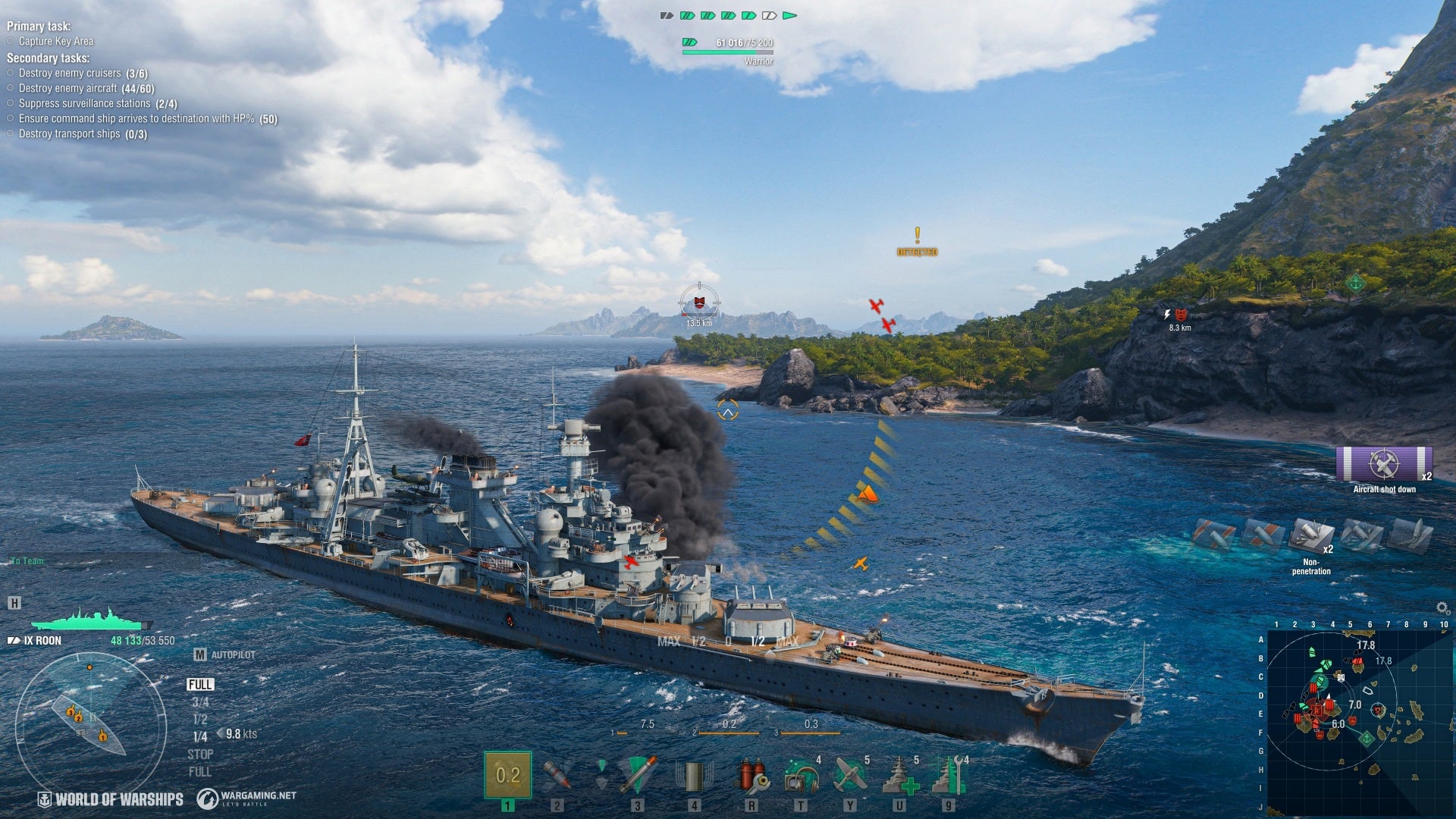1456x819 pixels.
Task: Select the HE shell ammo slot
Action: [507, 775]
